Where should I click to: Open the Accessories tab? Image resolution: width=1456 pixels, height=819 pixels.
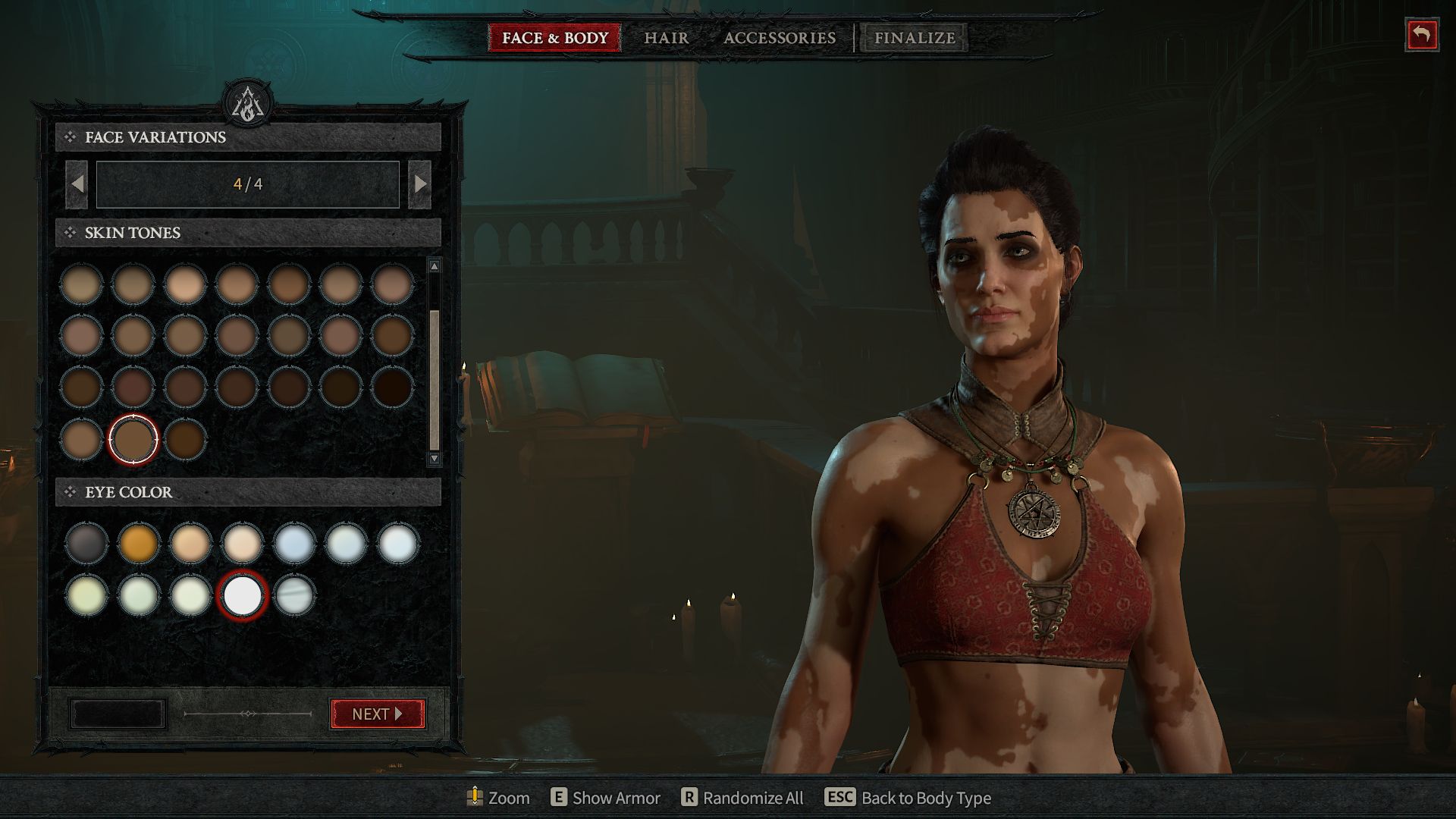click(779, 38)
